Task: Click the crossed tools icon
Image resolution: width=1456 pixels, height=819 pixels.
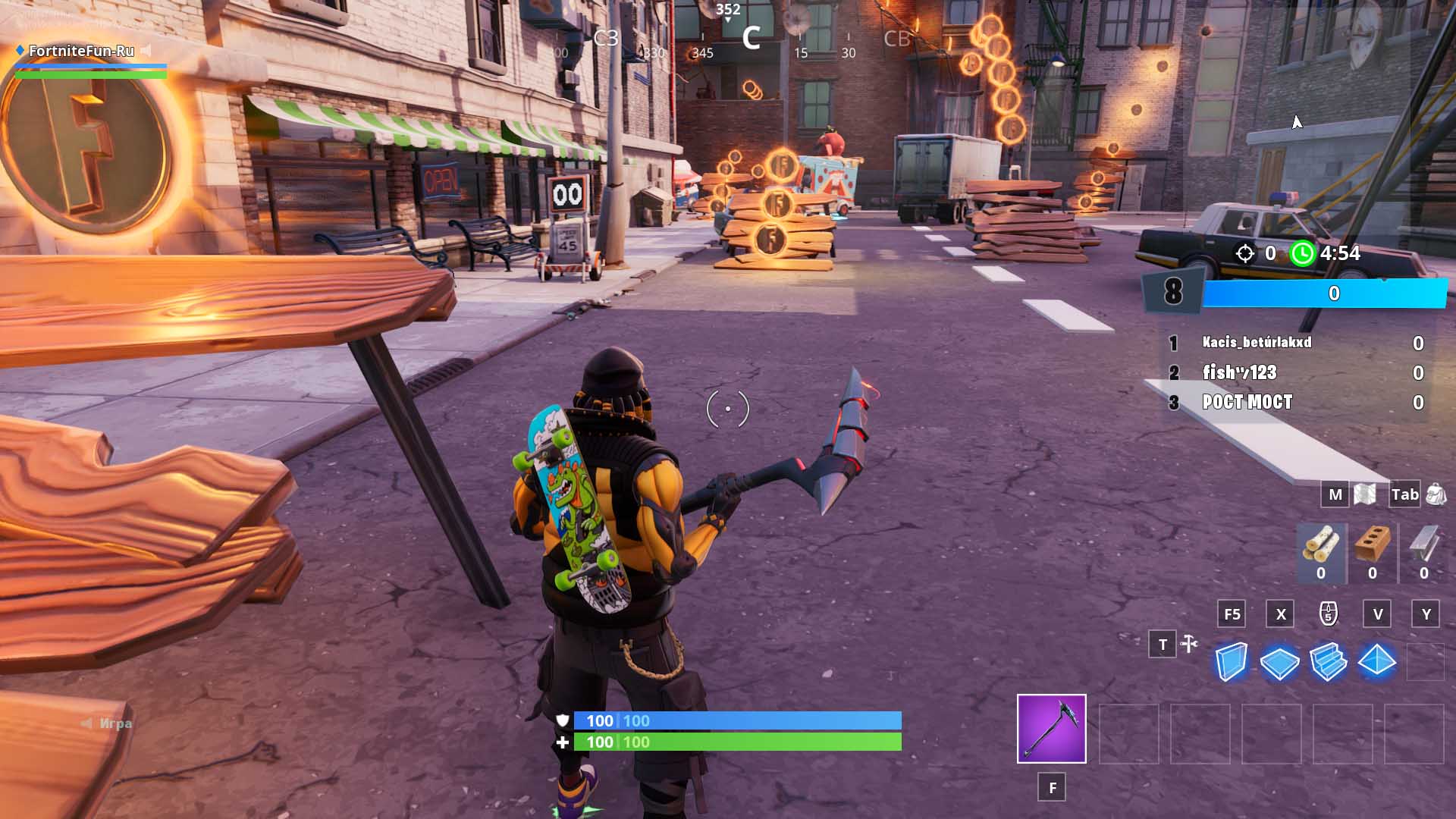Action: (x=1189, y=645)
